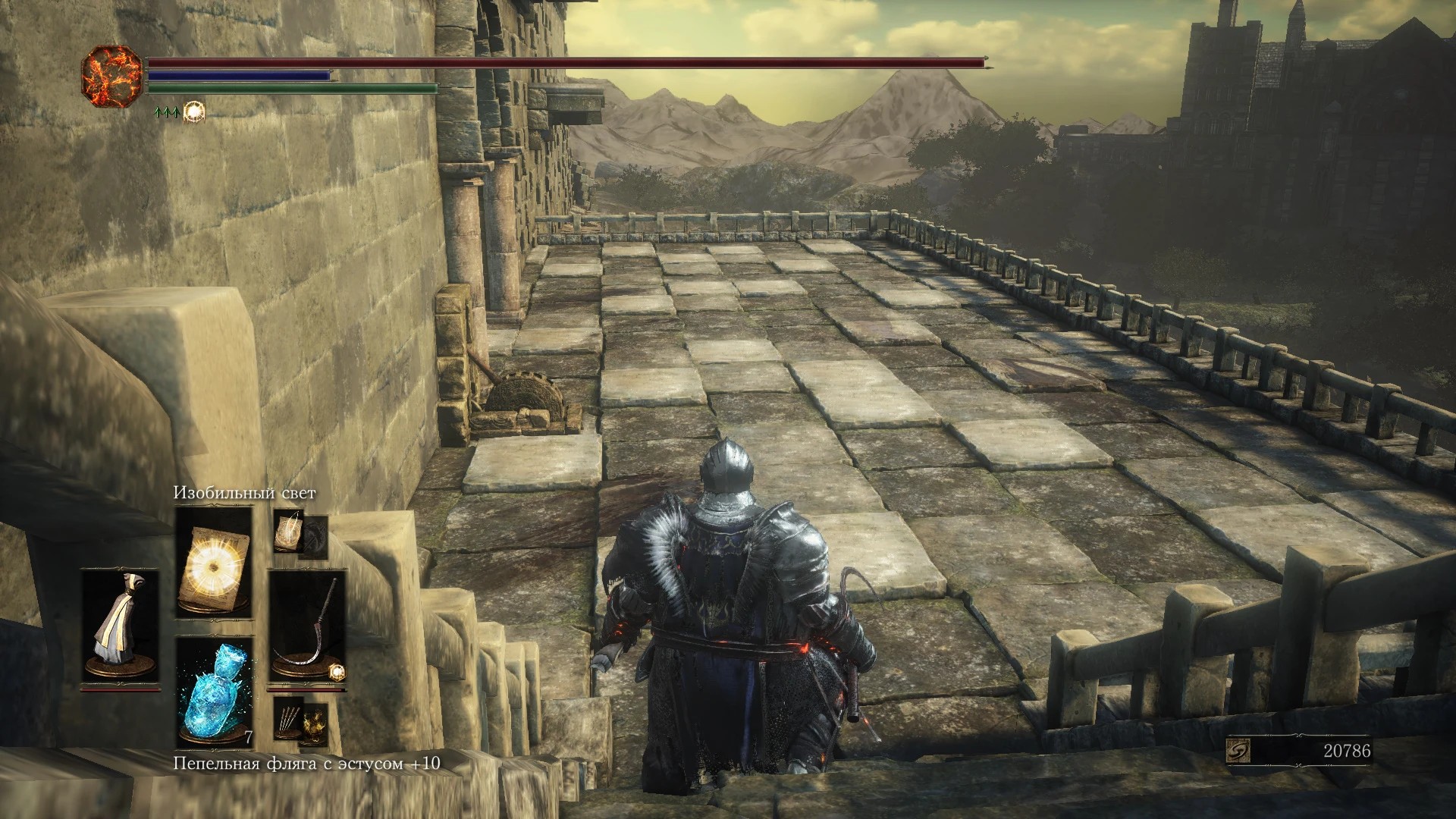The image size is (1456, 819).
Task: Click the green triple-arrow stamina buff icon
Action: click(166, 112)
